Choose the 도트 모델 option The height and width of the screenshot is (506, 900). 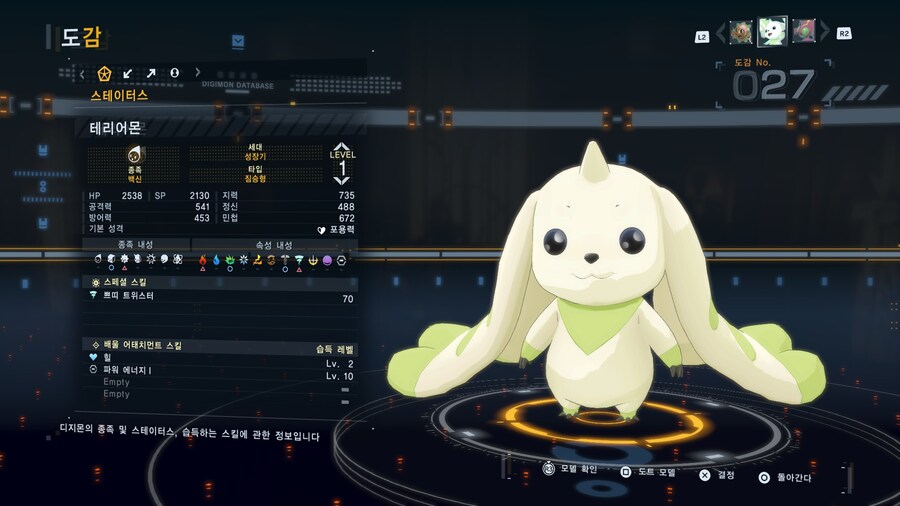pyautogui.click(x=648, y=471)
